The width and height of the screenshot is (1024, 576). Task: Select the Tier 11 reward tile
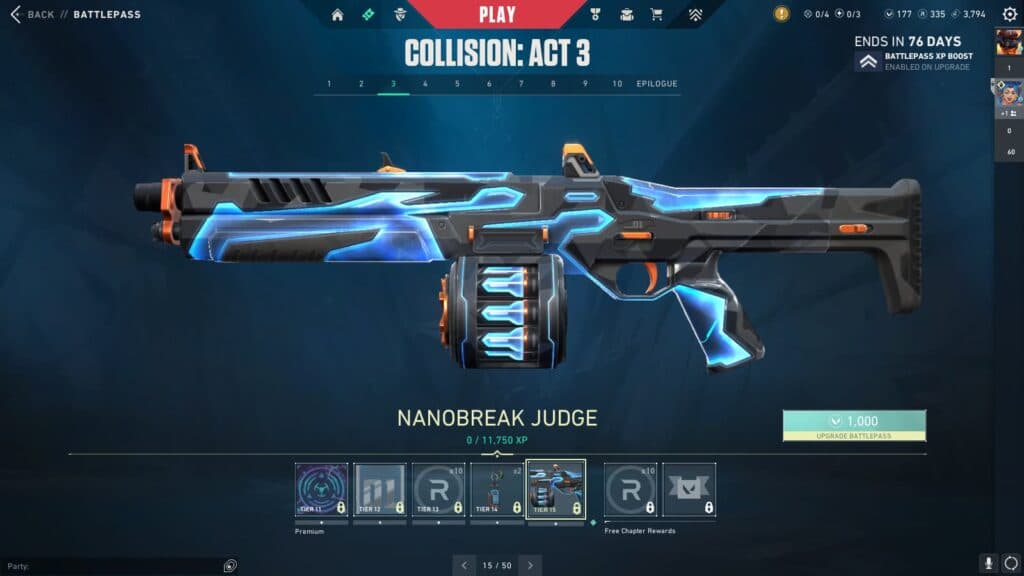click(322, 489)
